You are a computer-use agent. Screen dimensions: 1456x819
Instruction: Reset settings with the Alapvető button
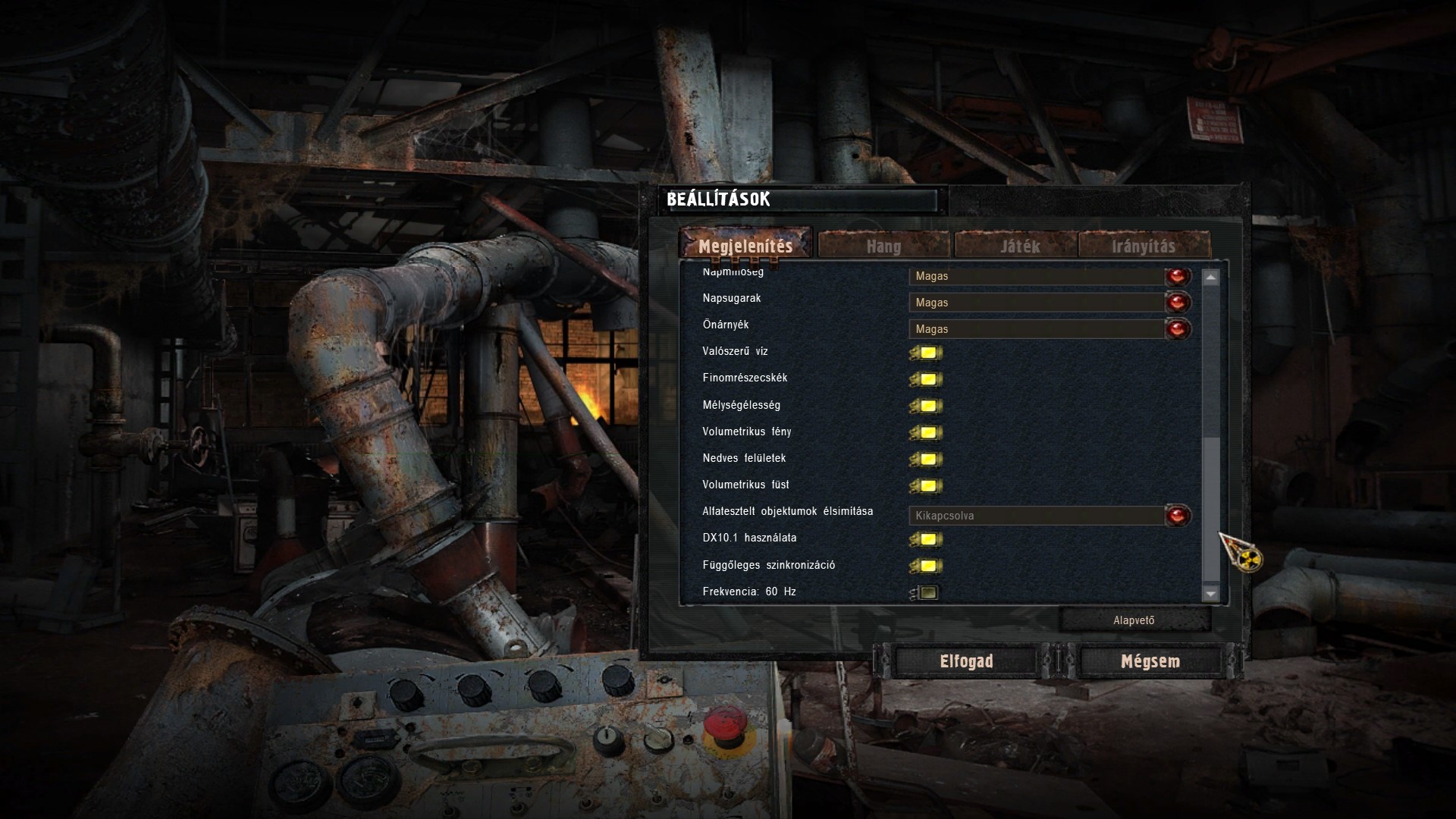[x=1134, y=620]
